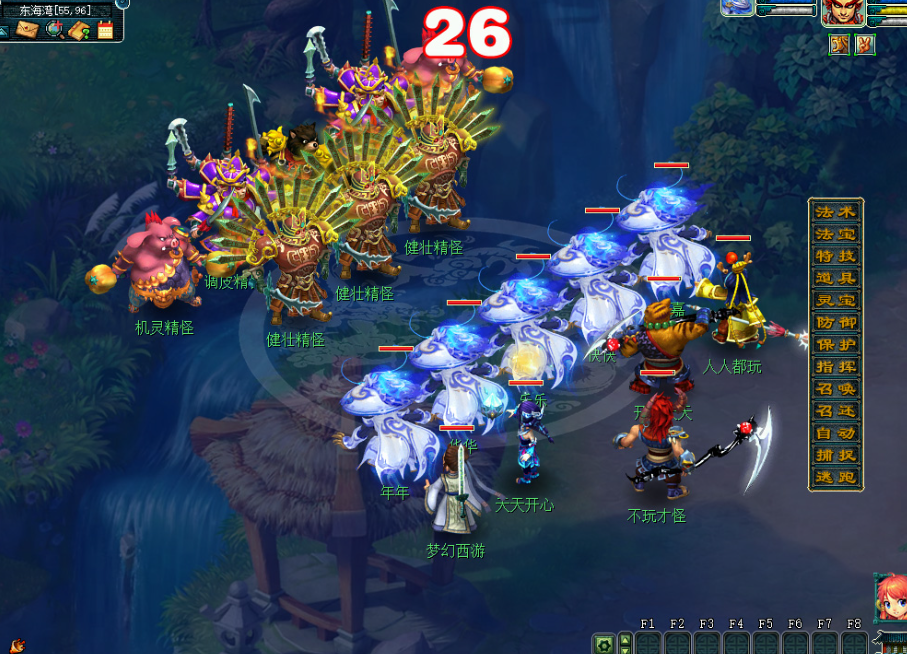Select the 逃跑 flee command
The image size is (907, 654).
pos(835,477)
